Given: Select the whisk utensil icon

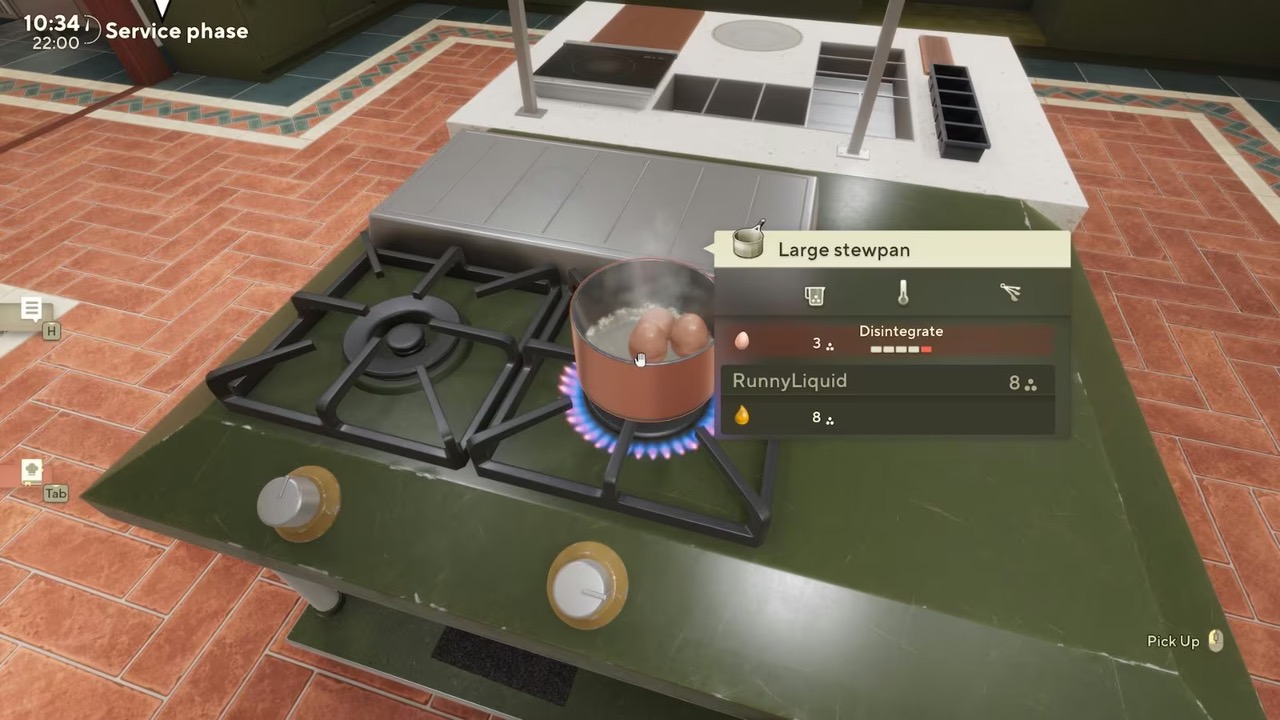Looking at the screenshot, I should click(1010, 292).
